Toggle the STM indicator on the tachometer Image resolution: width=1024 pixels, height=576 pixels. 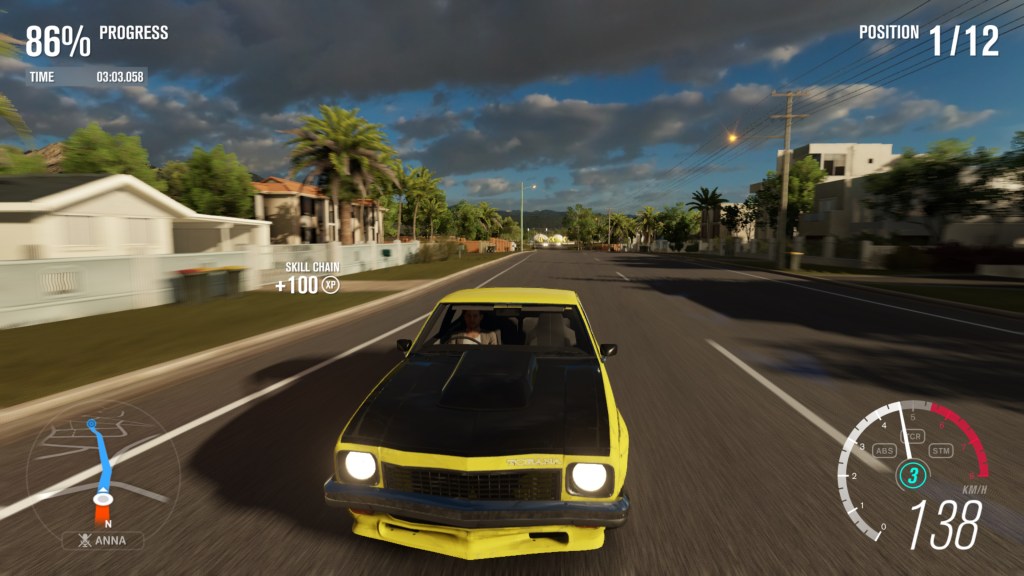(x=941, y=450)
